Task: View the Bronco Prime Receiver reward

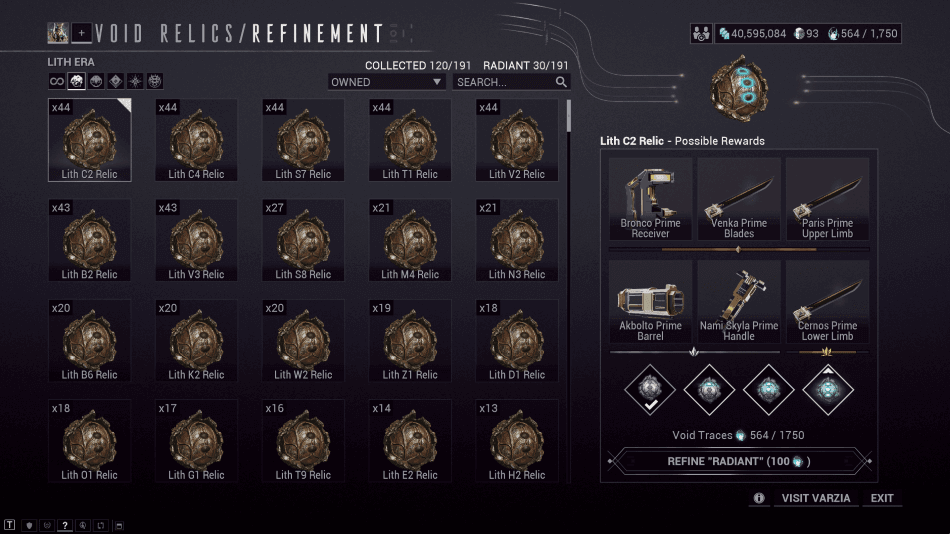Action: 650,199
